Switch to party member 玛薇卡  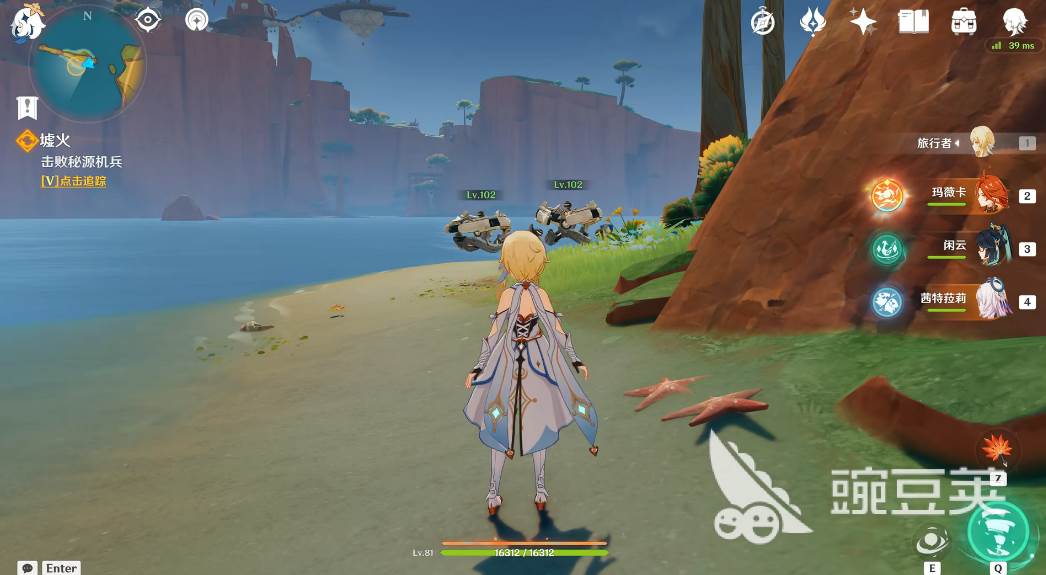[990, 194]
